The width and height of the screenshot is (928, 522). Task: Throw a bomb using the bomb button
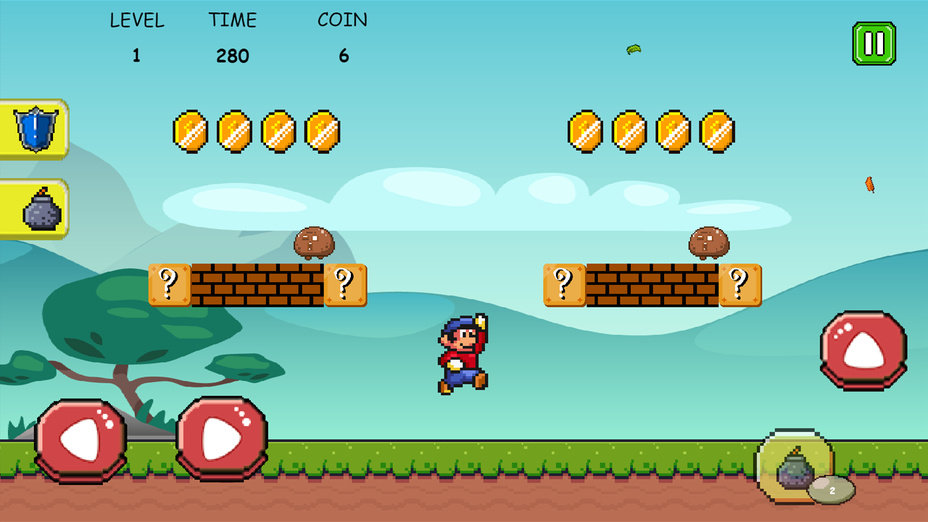pyautogui.click(x=794, y=468)
